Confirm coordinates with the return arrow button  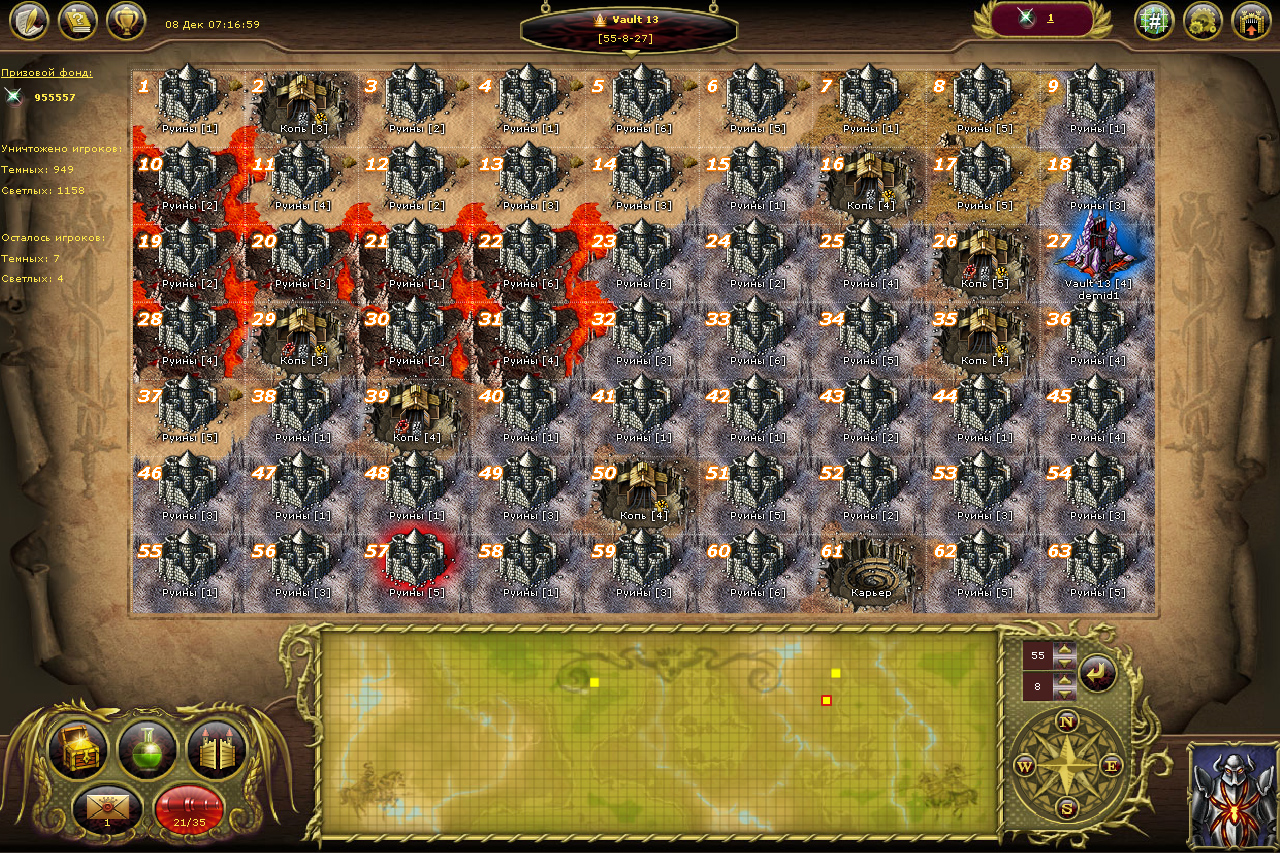(x=1097, y=672)
